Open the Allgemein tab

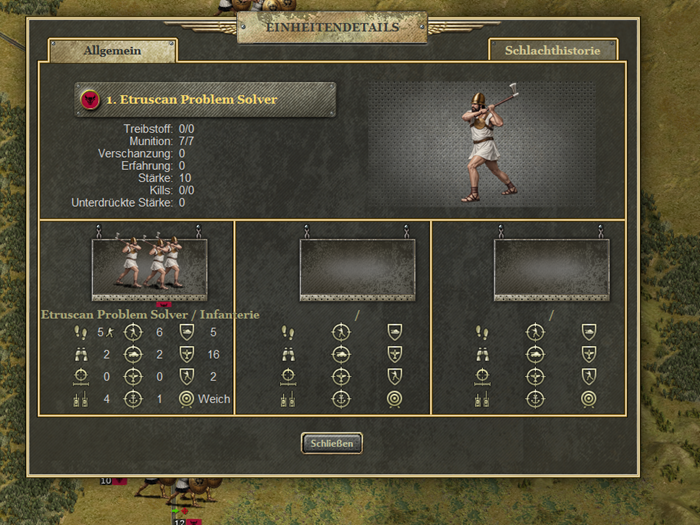point(112,51)
